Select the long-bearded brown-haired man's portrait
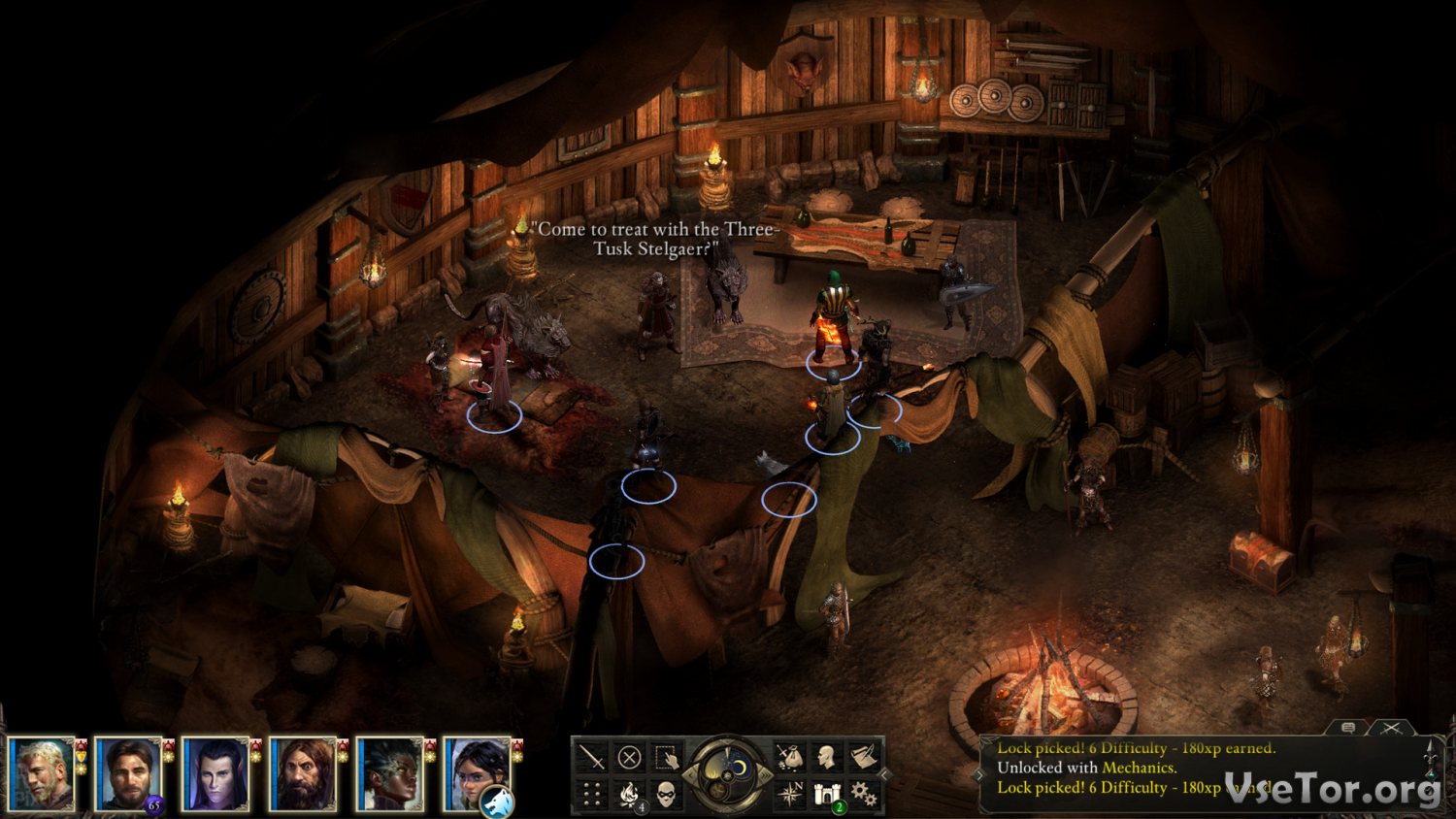This screenshot has height=819, width=1456. coord(303,773)
